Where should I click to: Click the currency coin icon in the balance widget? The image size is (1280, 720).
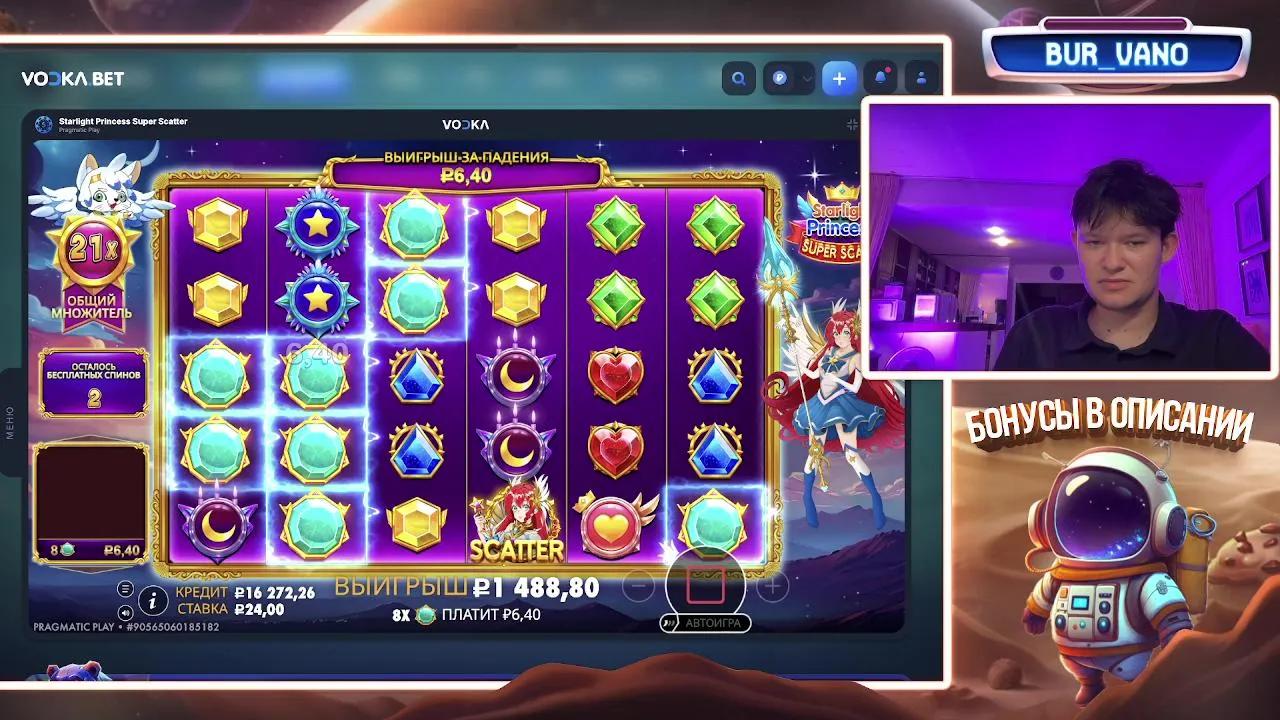[x=779, y=77]
